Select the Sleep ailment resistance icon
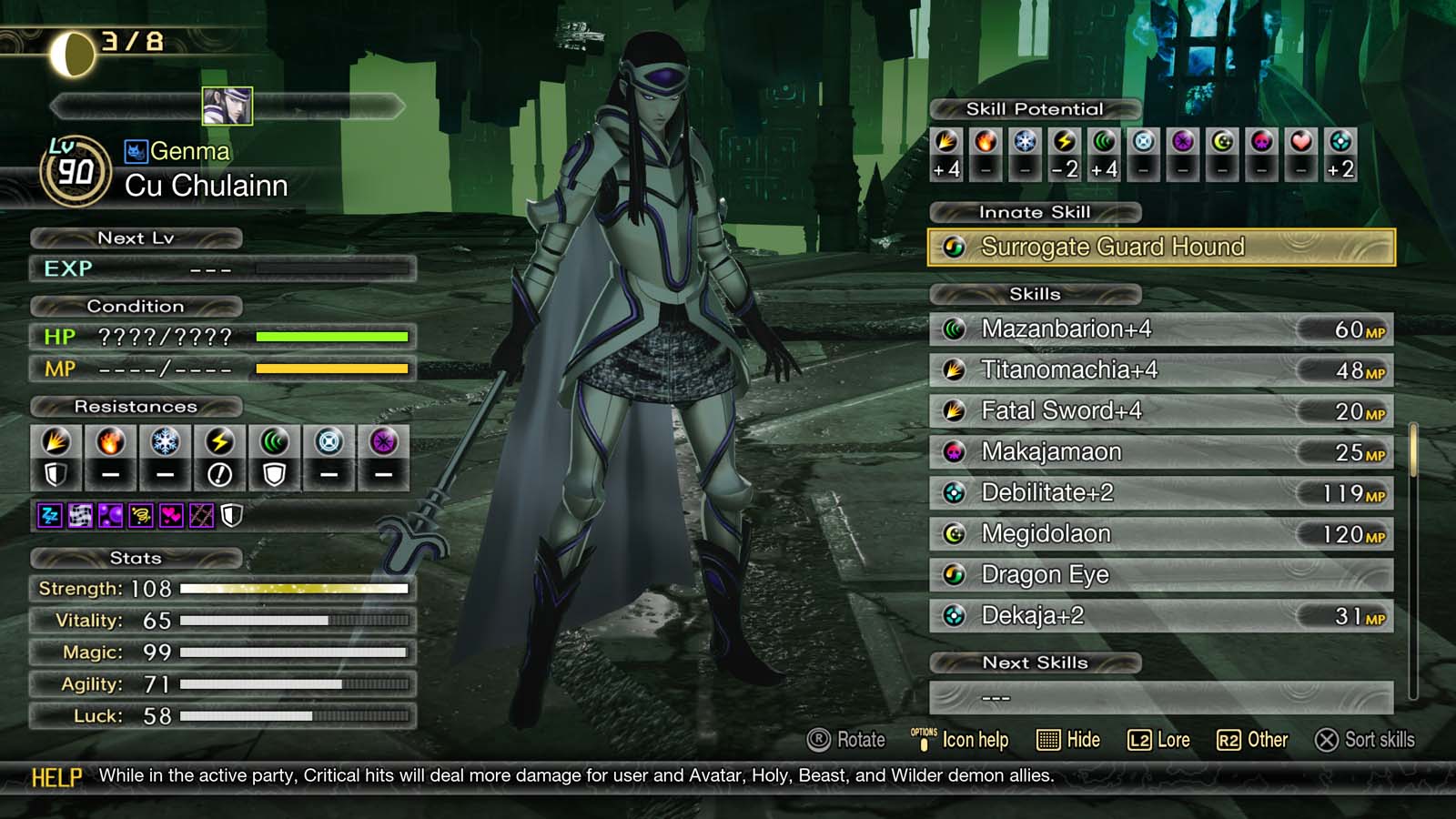The width and height of the screenshot is (1456, 819). tap(50, 515)
